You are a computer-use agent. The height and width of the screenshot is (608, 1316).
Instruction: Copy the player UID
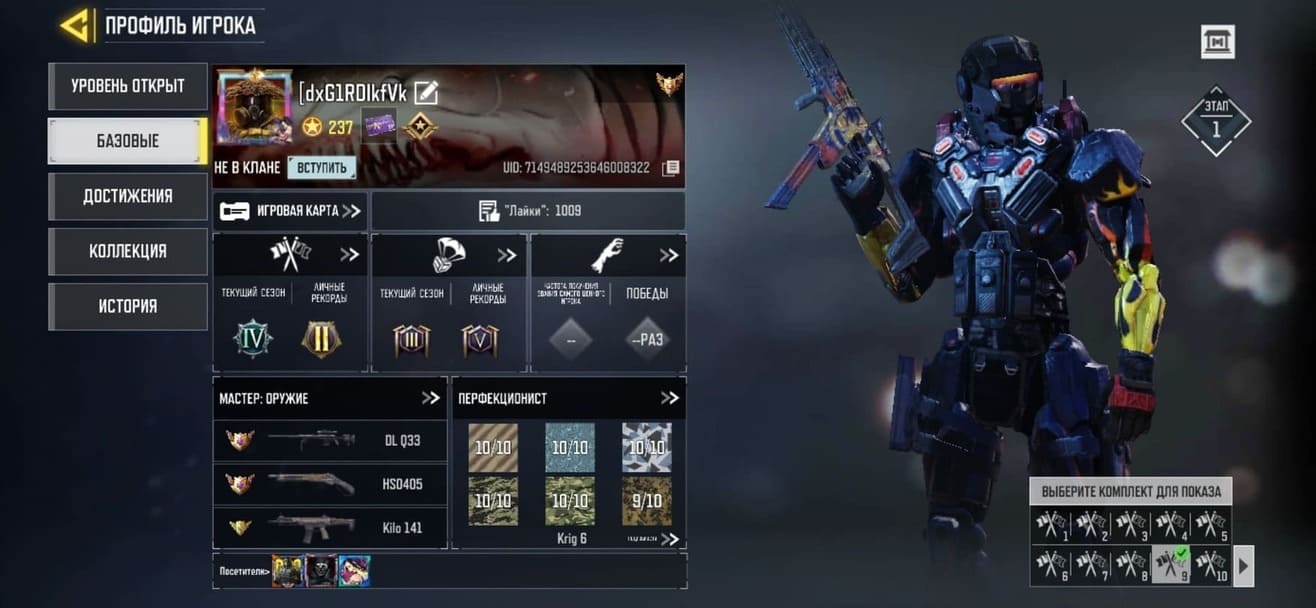[671, 168]
